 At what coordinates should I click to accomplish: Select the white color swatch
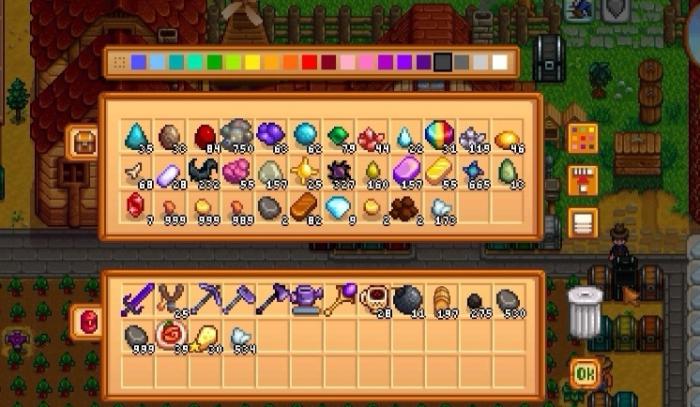pyautogui.click(x=499, y=63)
